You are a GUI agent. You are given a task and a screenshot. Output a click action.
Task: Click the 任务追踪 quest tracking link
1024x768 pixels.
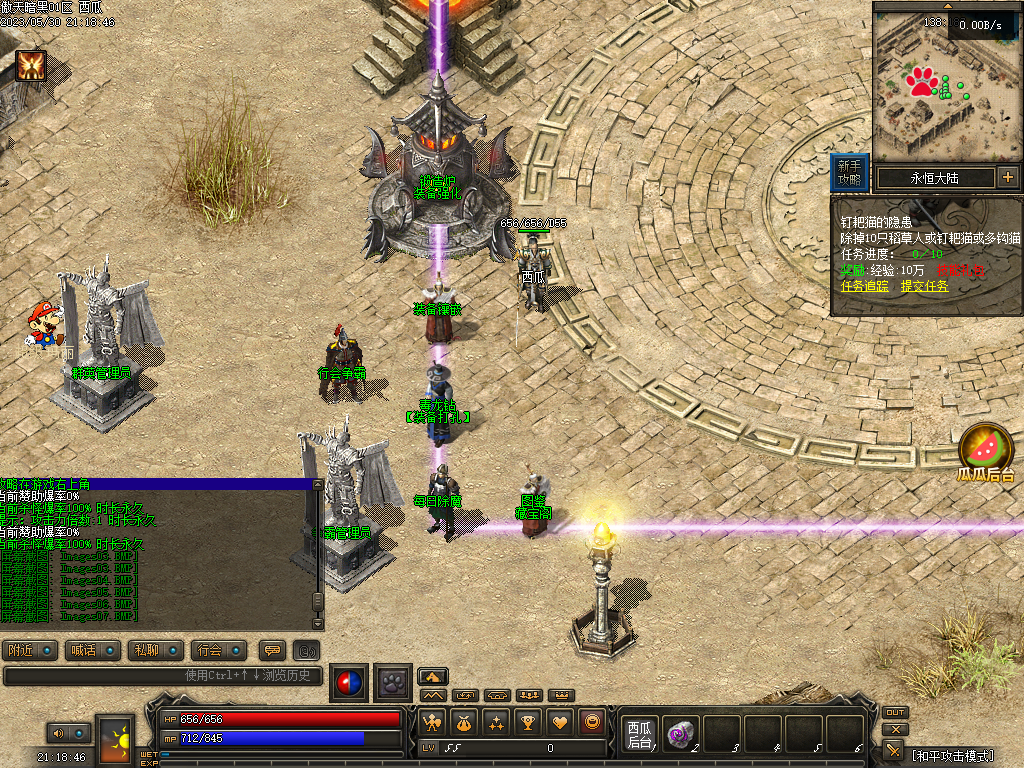pyautogui.click(x=865, y=286)
